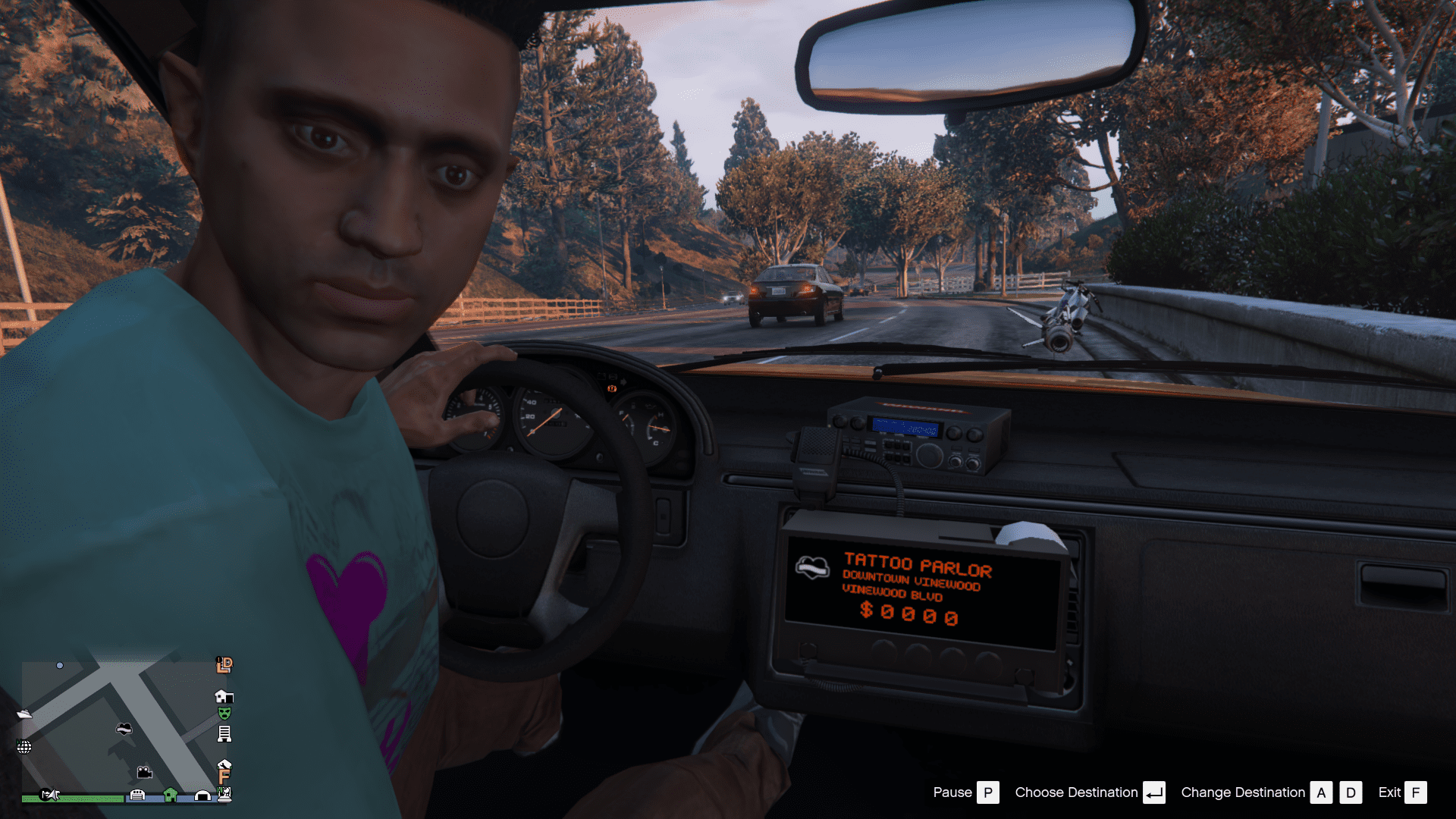This screenshot has height=819, width=1456.
Task: Click the internet globe blip on minimap
Action: coord(24,748)
